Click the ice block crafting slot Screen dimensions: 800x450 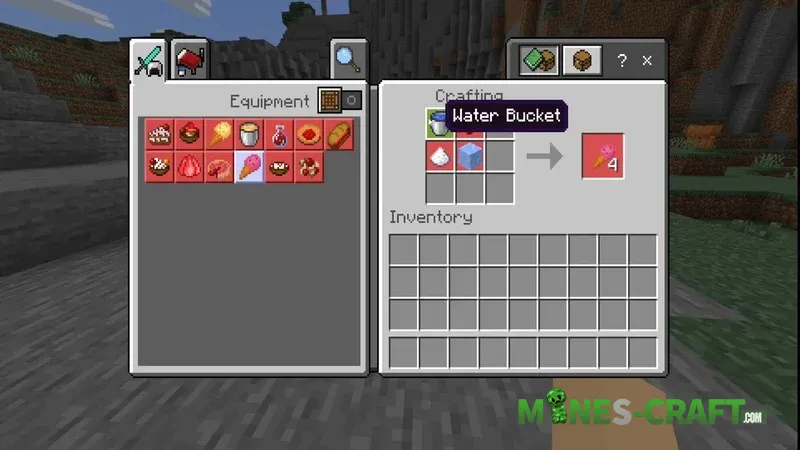470,155
